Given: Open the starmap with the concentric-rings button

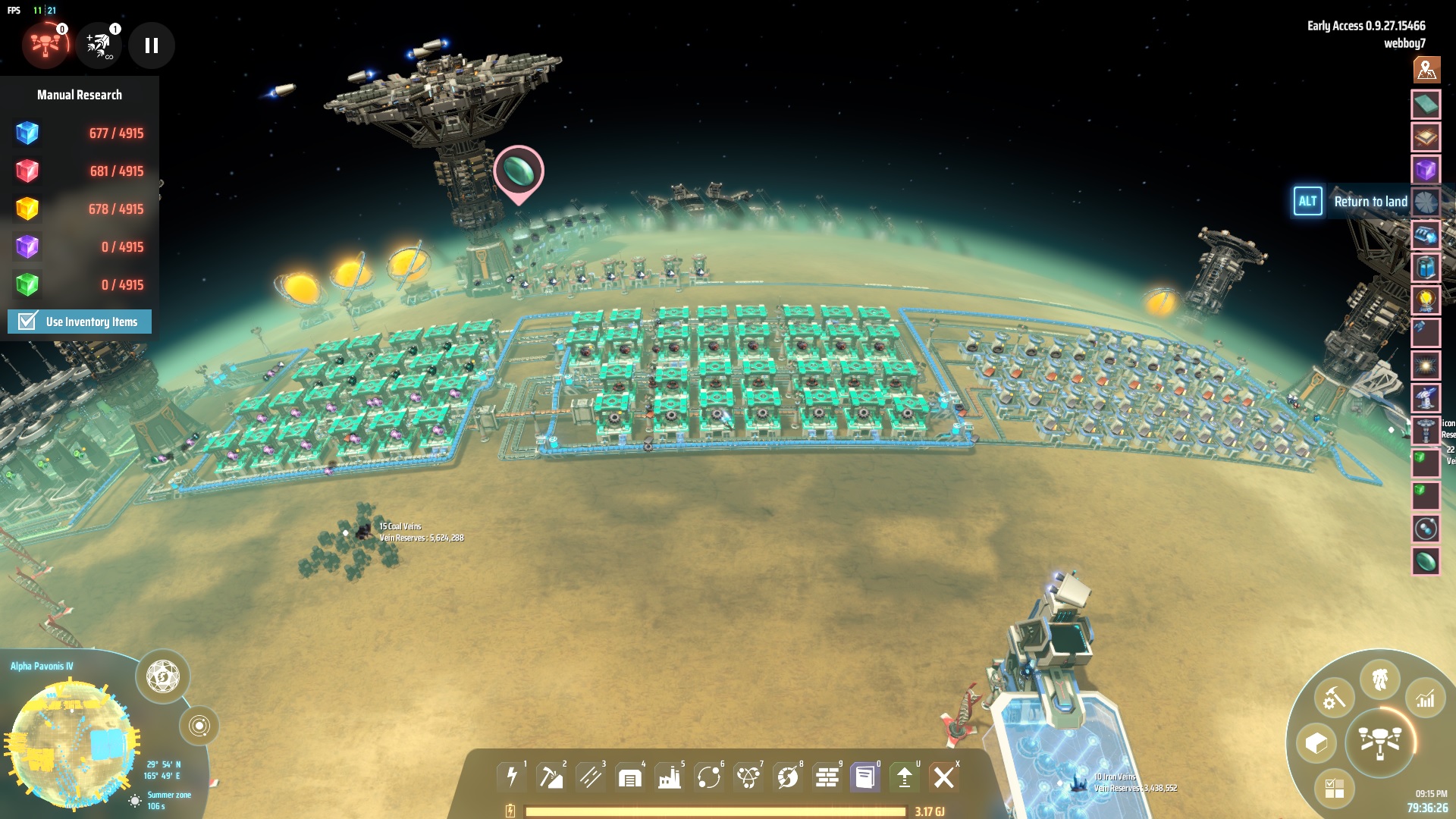Looking at the screenshot, I should tap(199, 726).
